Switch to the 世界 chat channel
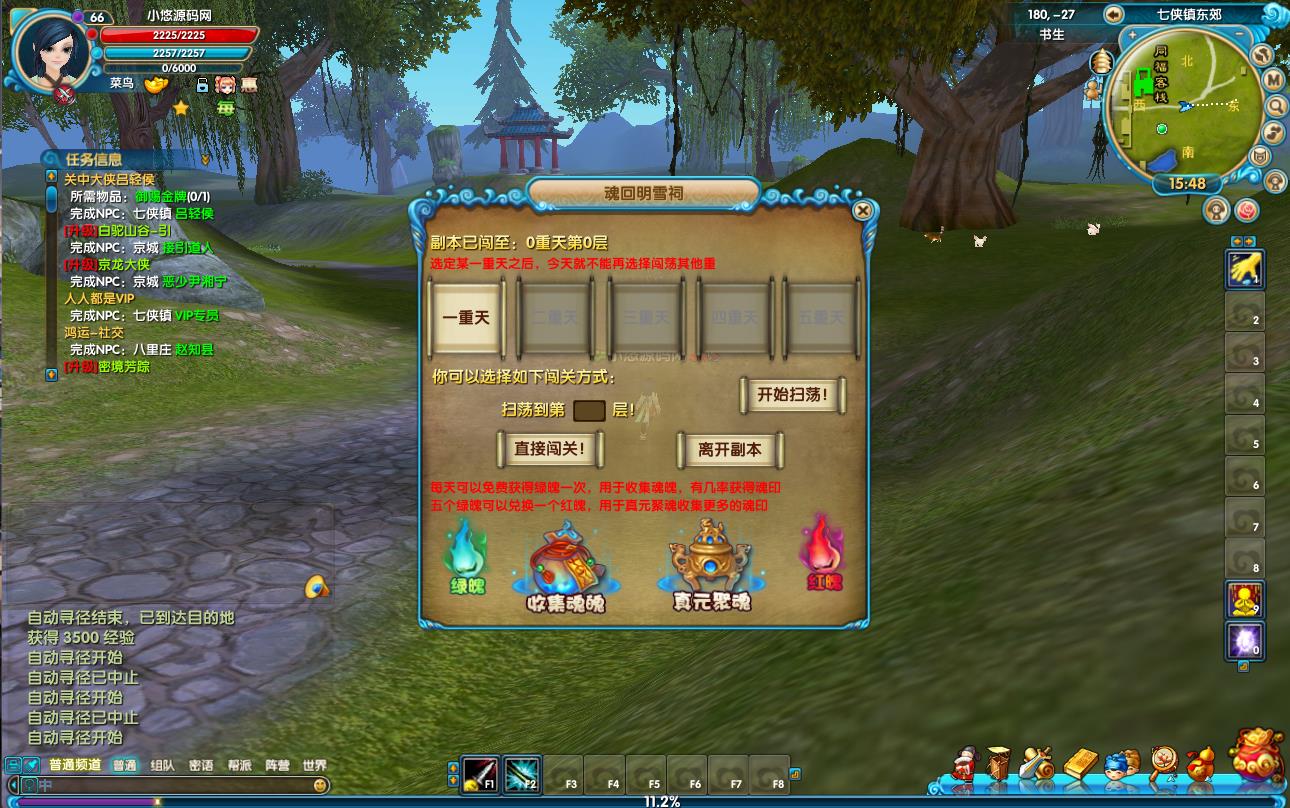The width and height of the screenshot is (1290, 808). (x=314, y=765)
